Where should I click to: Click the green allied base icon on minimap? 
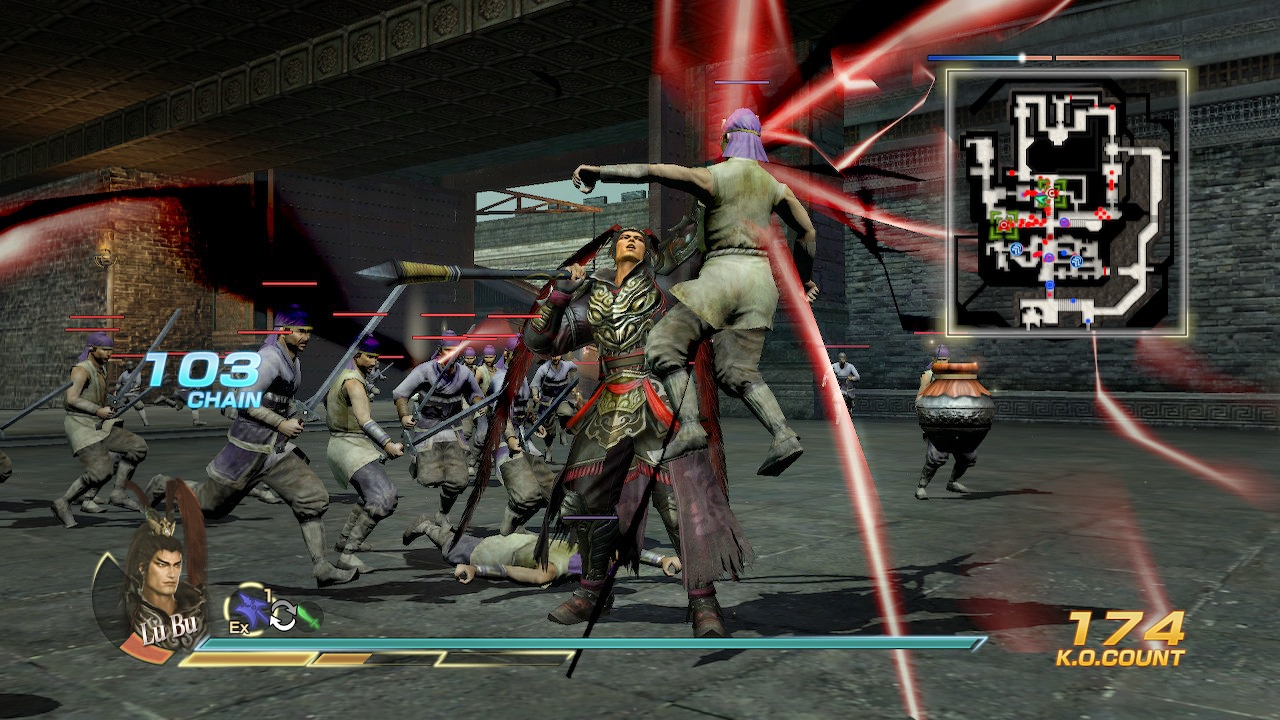(1051, 192)
